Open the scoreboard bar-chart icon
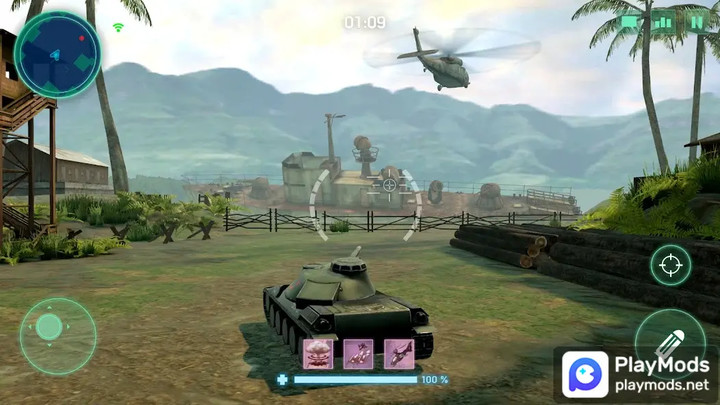 663,20
